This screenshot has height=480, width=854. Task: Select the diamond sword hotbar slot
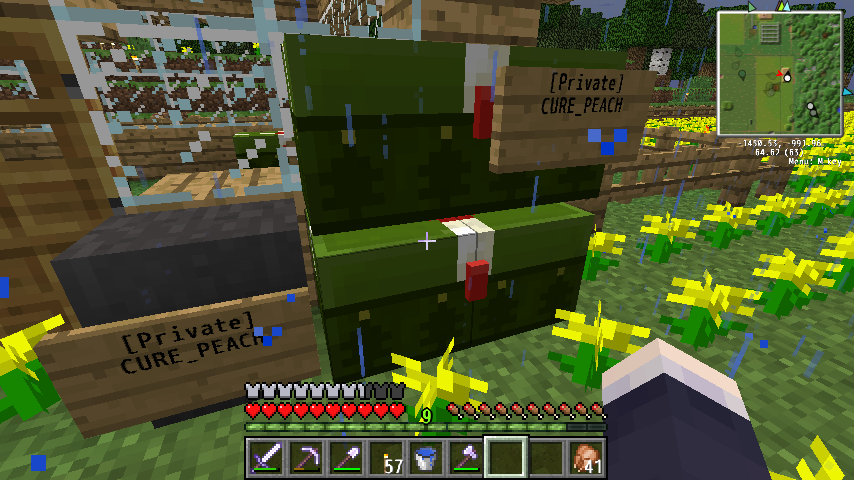pos(265,458)
